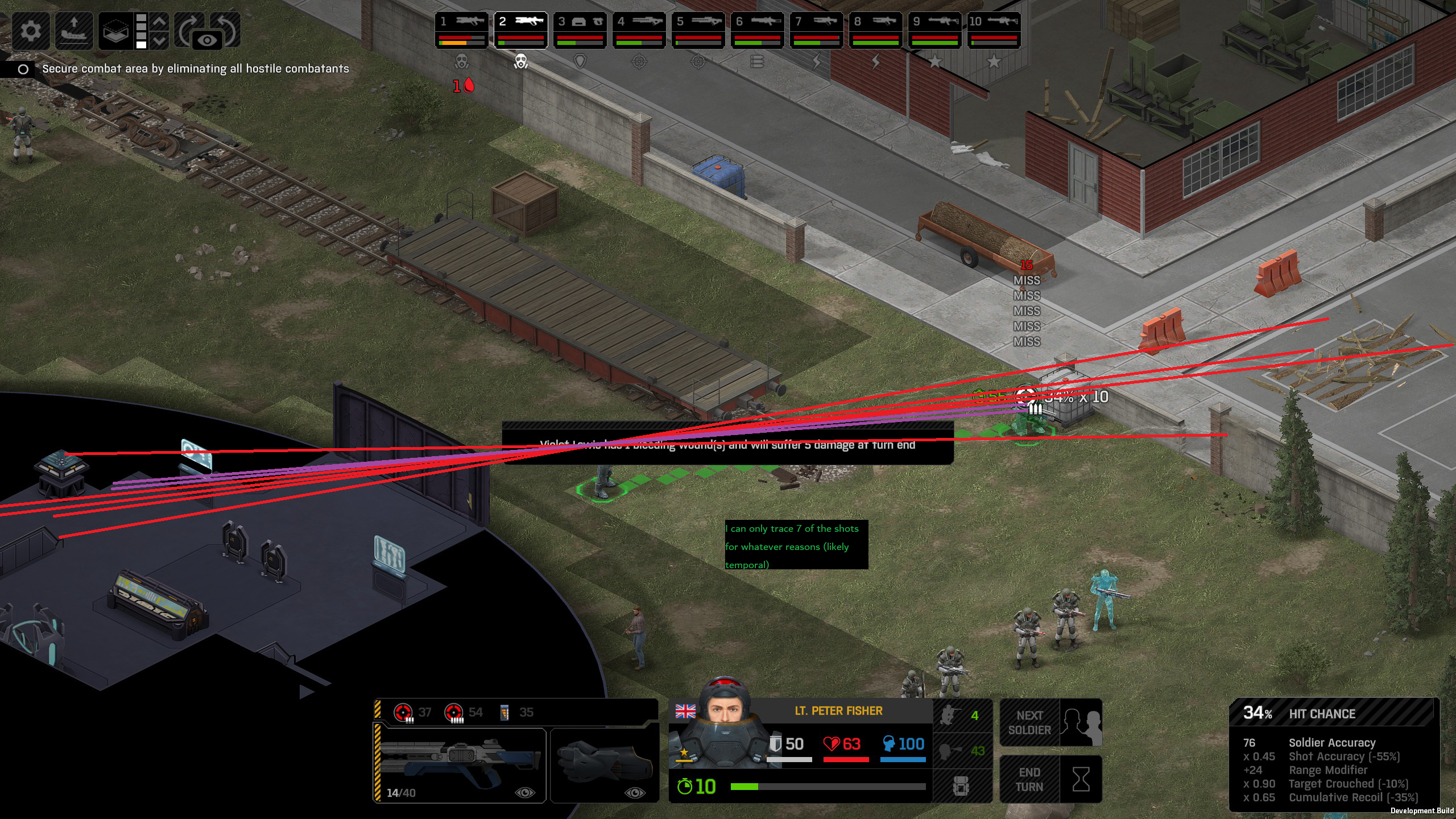Toggle the eye visibility view button
1456x819 pixels.
[x=208, y=40]
